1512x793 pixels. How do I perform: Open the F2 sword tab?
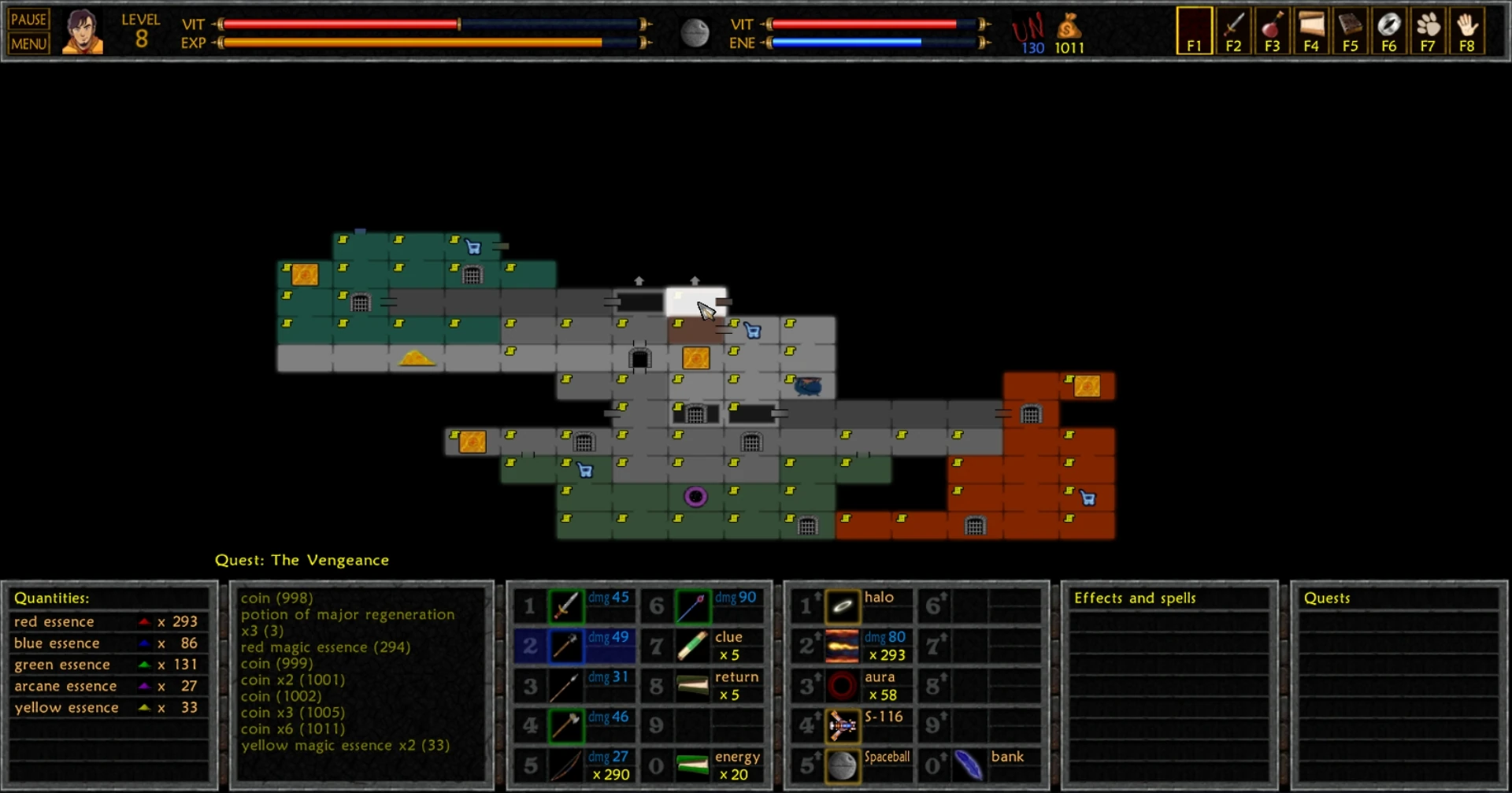point(1233,31)
